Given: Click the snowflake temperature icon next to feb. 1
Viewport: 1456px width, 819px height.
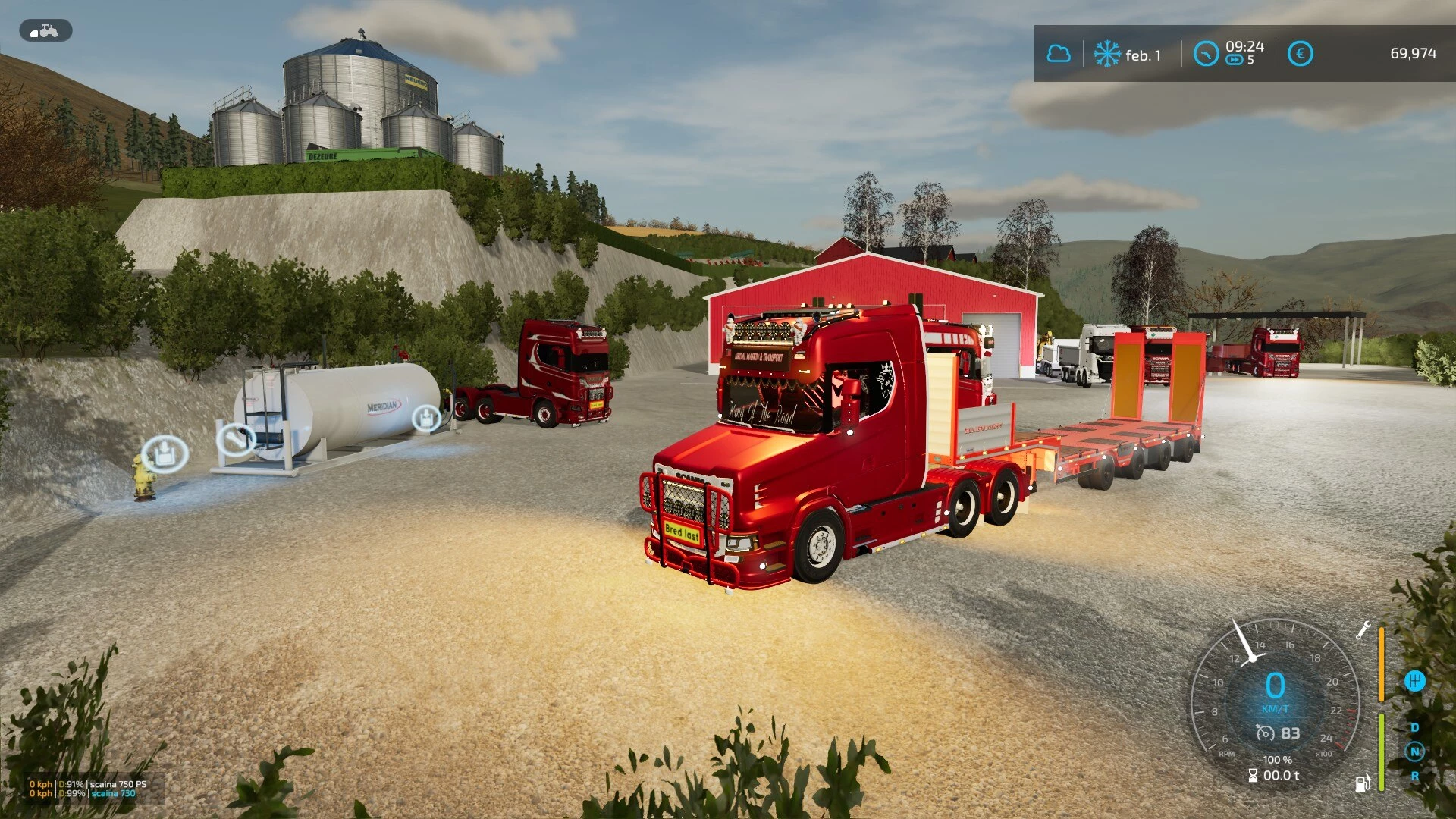Looking at the screenshot, I should pyautogui.click(x=1106, y=53).
